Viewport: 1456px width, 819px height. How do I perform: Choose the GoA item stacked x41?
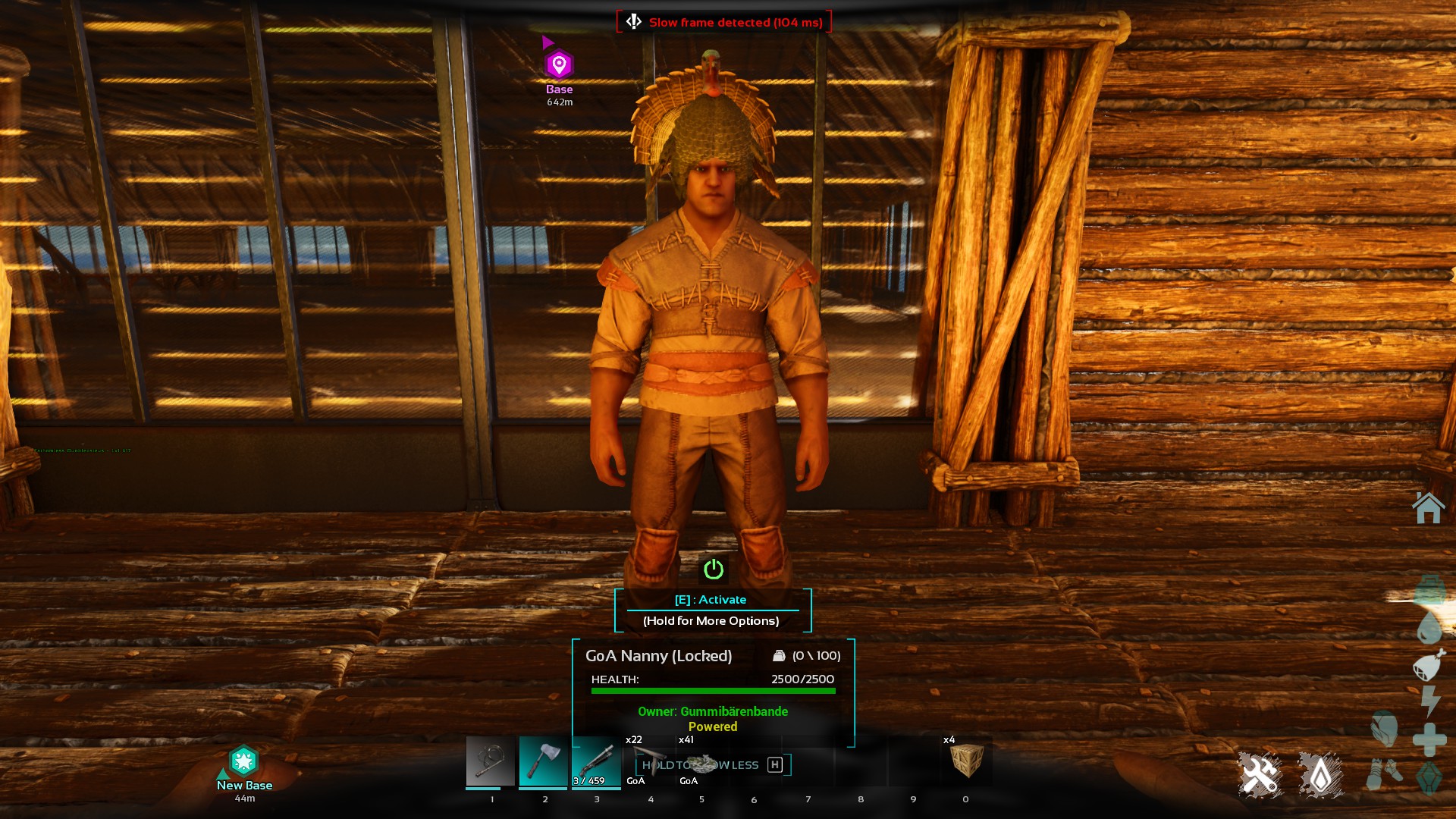click(x=702, y=761)
